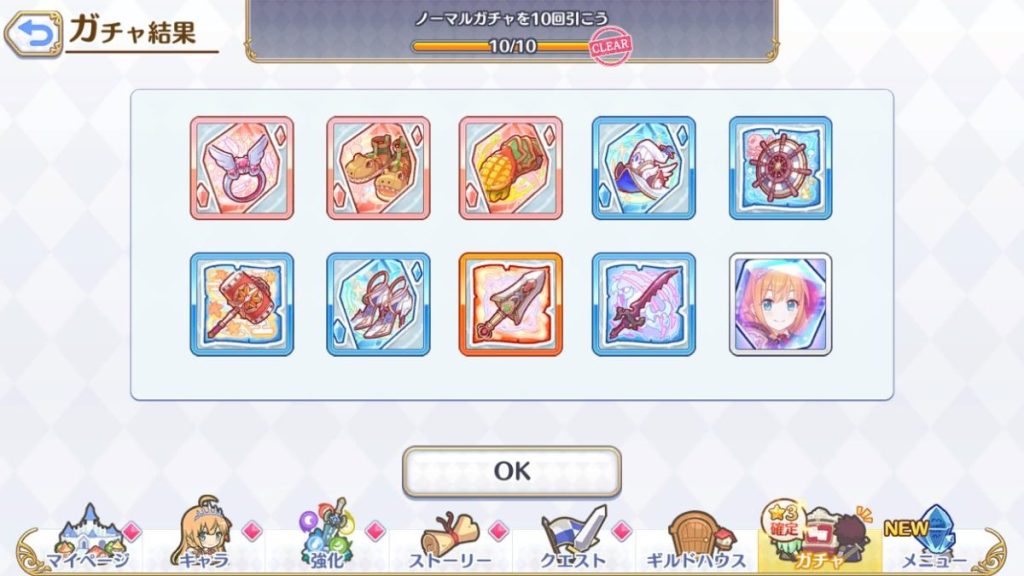
Task: Inspect the red star hammer item
Action: [x=242, y=304]
